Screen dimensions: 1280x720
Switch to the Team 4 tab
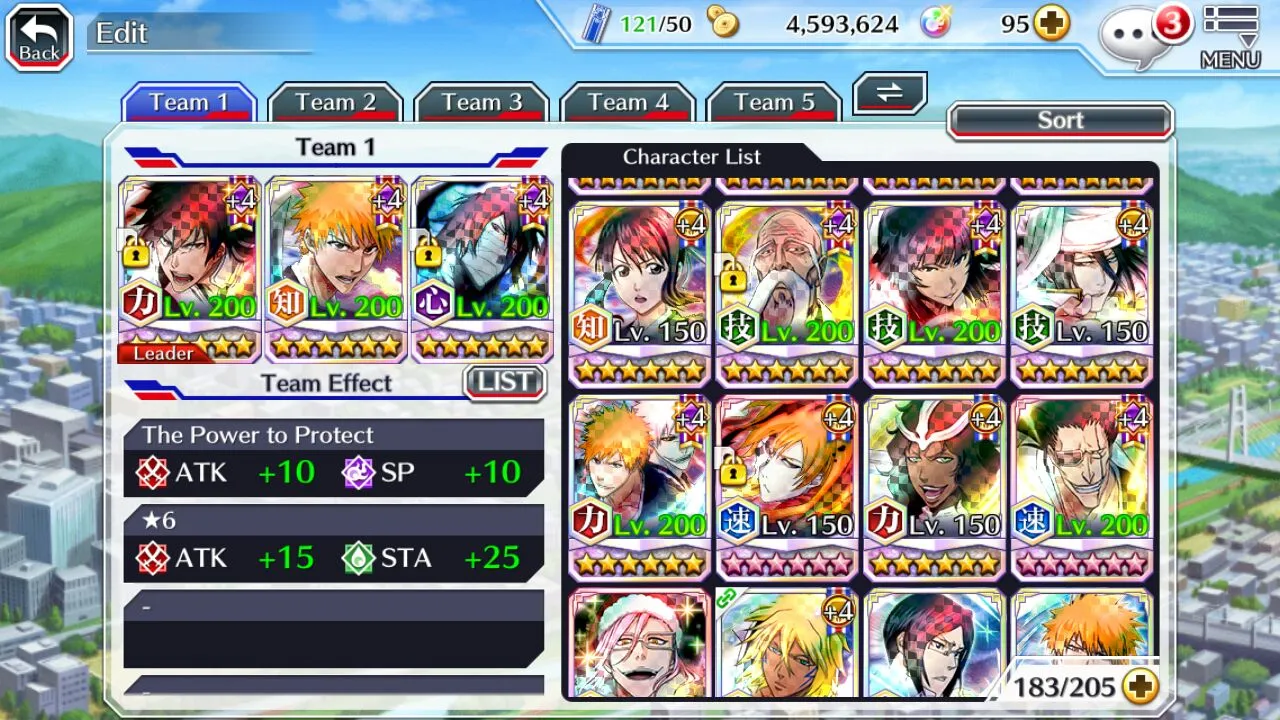627,103
